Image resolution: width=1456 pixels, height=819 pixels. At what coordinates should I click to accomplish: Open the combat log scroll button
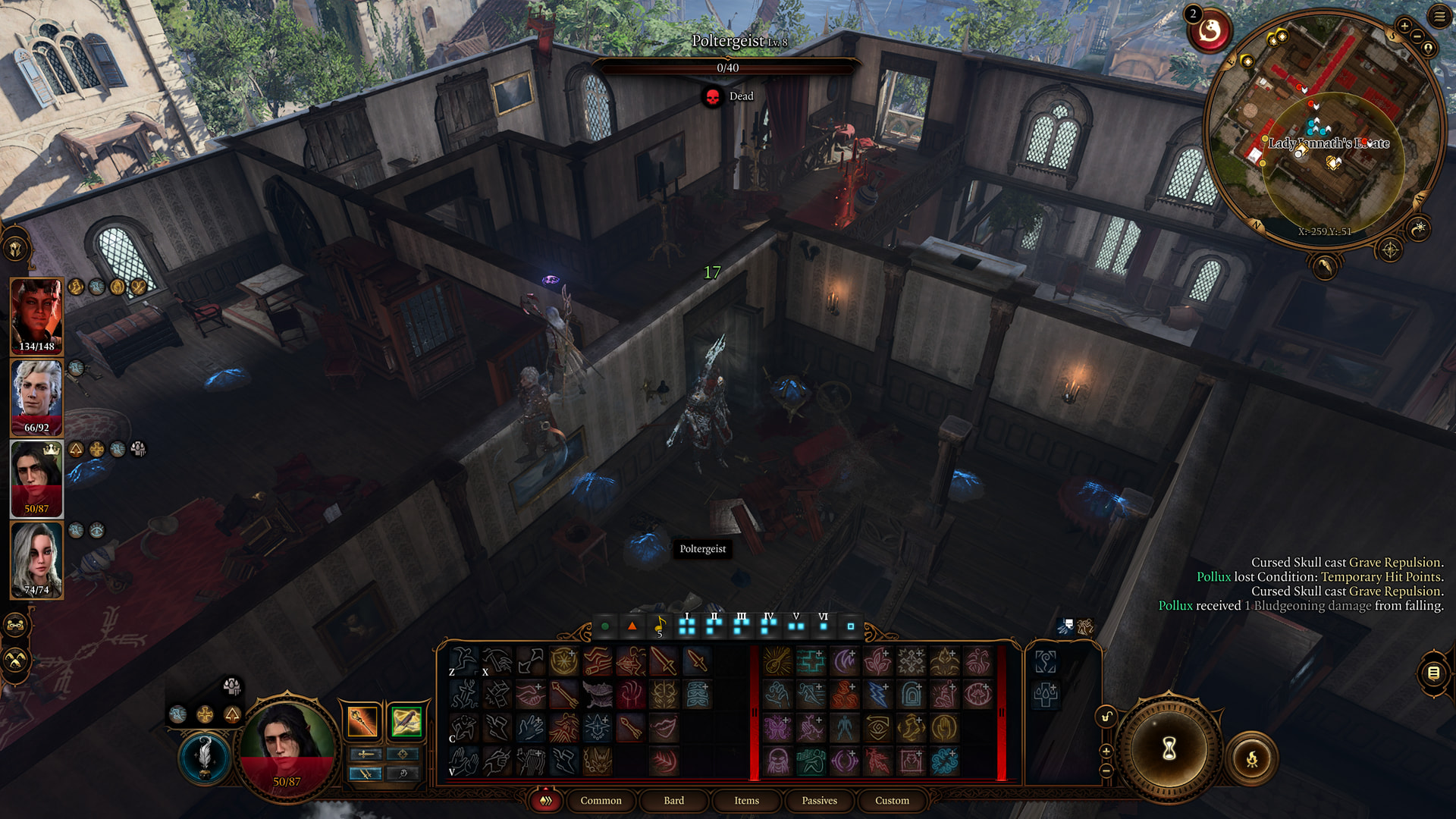[1433, 673]
